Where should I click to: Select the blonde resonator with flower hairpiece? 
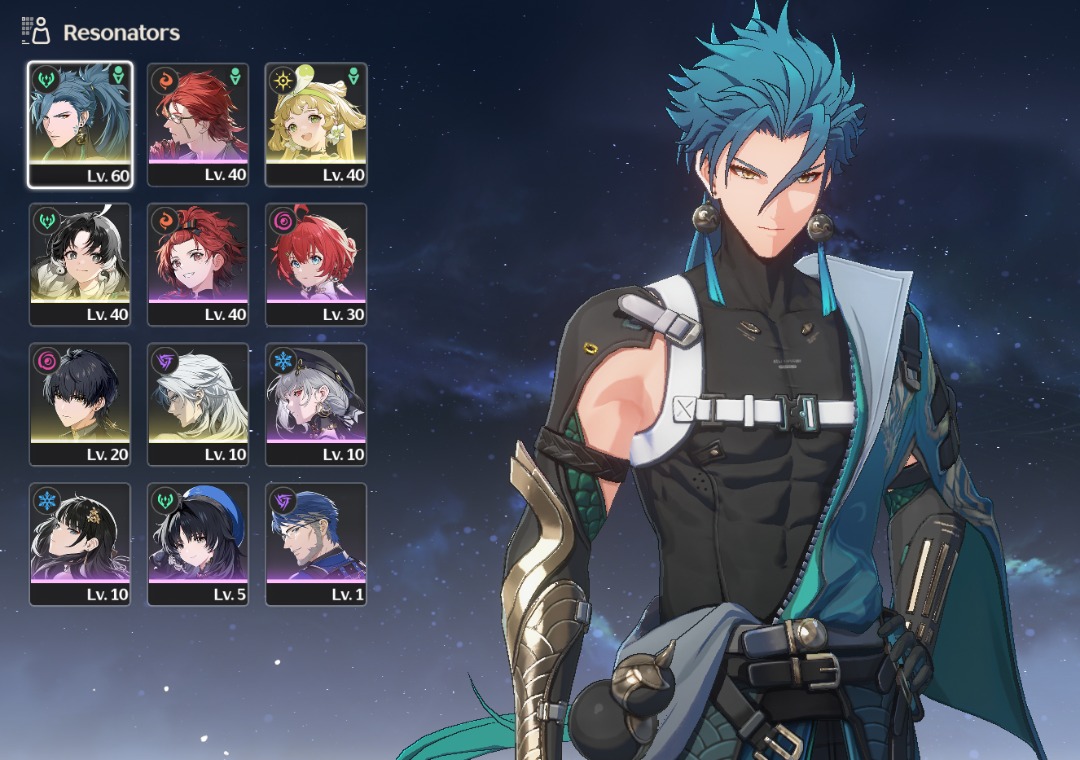click(x=316, y=124)
